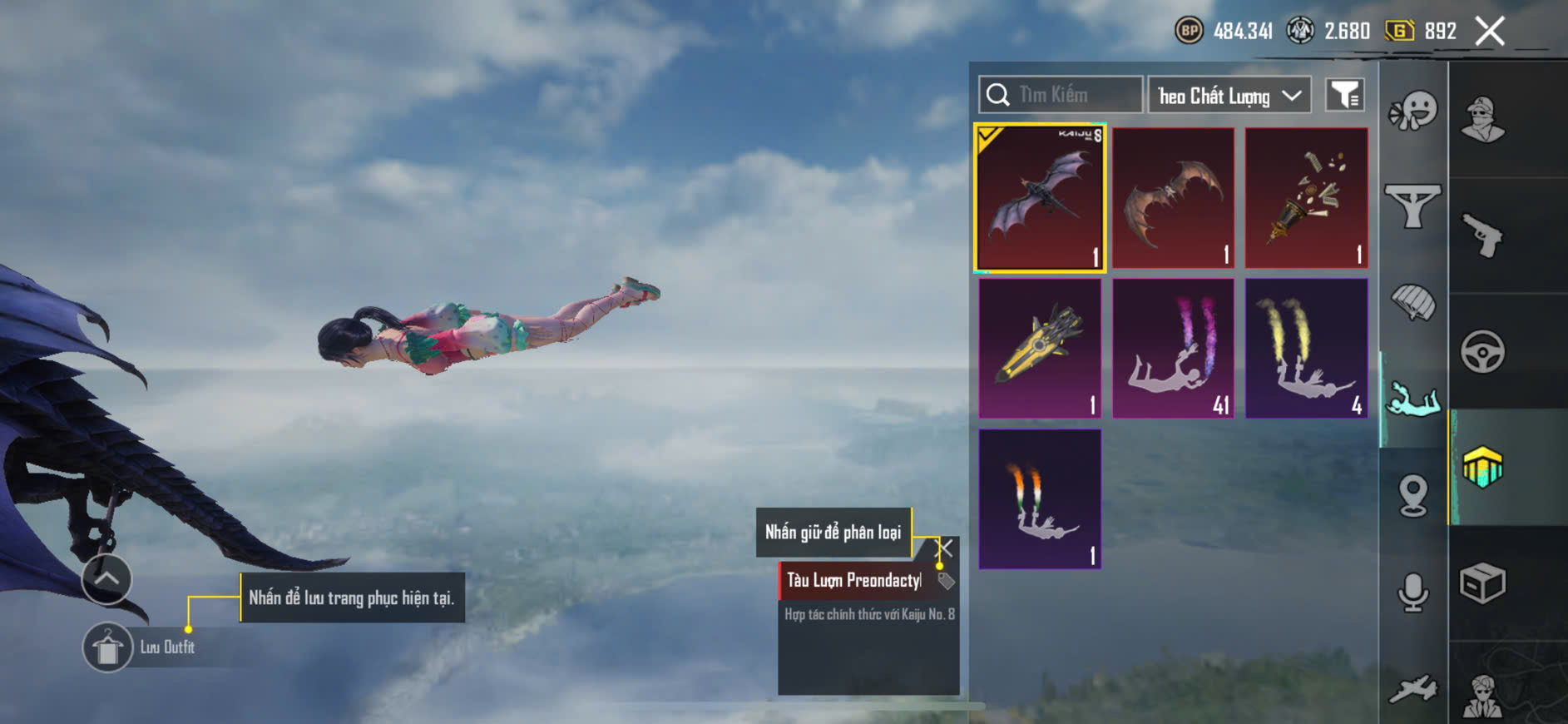Choose the brown bat-wing glider item
The image size is (1568, 724).
(1173, 198)
